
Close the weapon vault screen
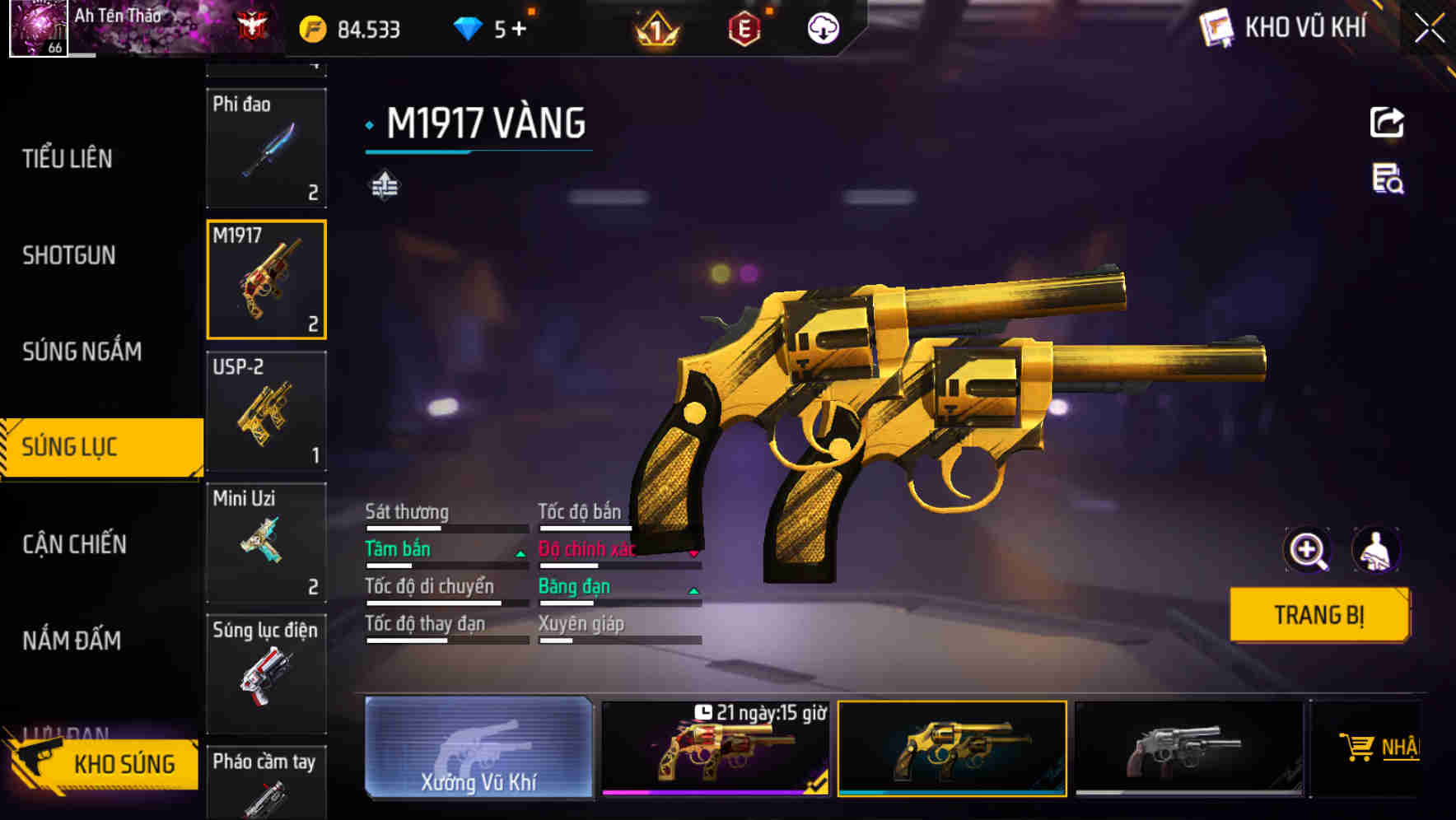coord(1429,28)
